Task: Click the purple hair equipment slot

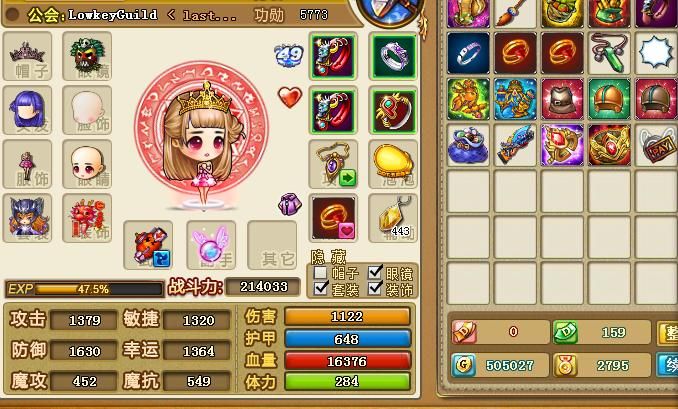Action: [28, 110]
